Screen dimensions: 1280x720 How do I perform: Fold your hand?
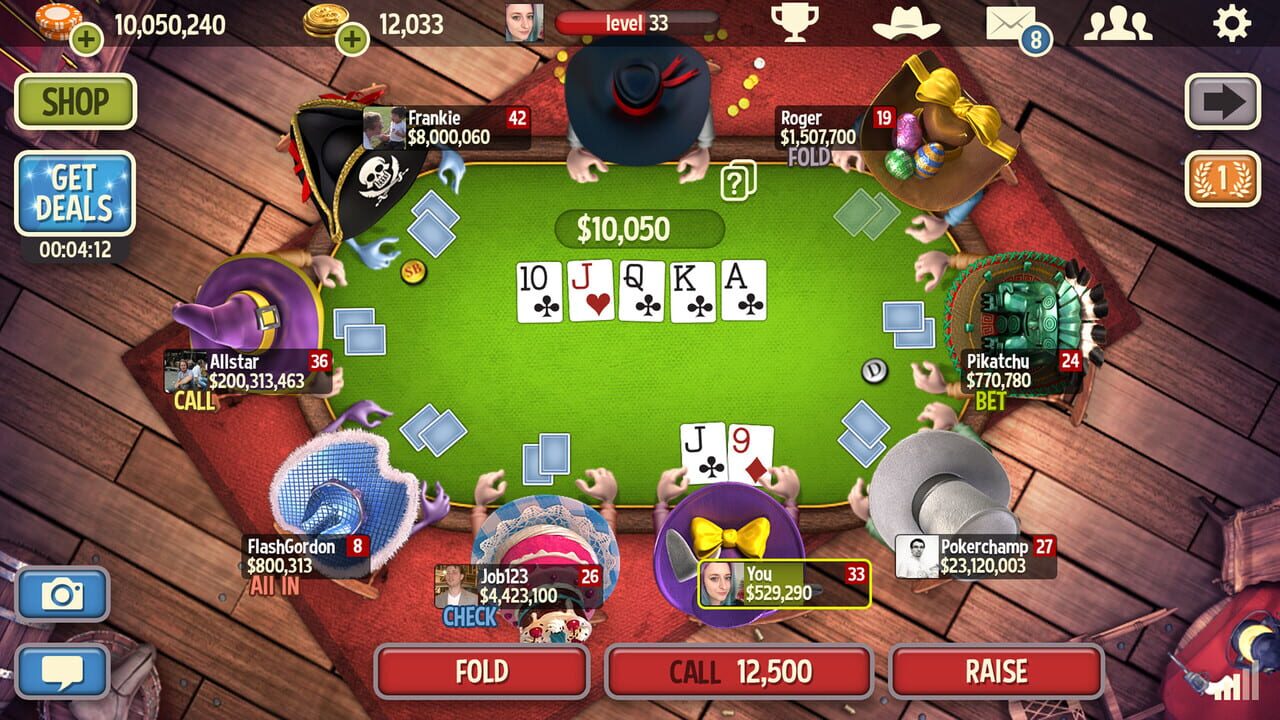point(480,672)
